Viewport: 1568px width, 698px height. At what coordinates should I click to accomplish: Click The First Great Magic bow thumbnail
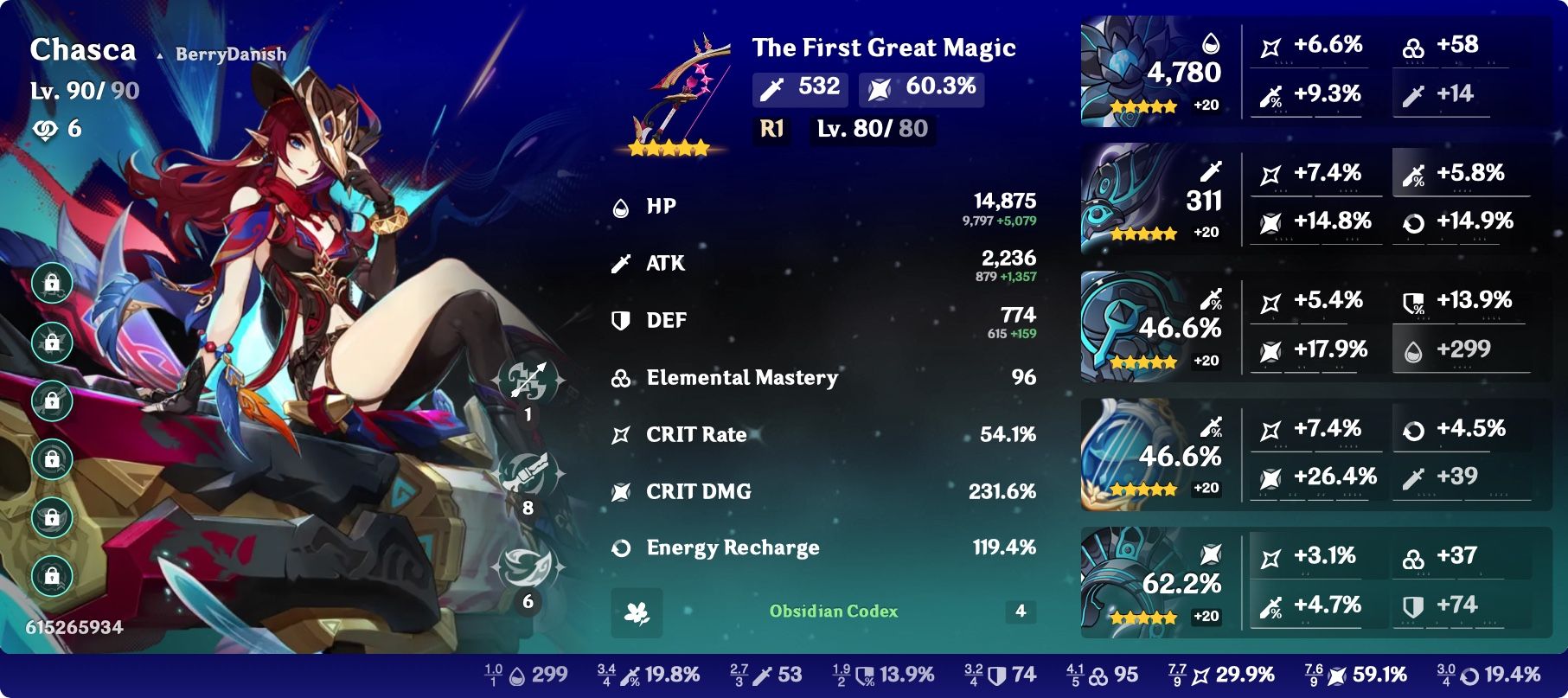677,86
